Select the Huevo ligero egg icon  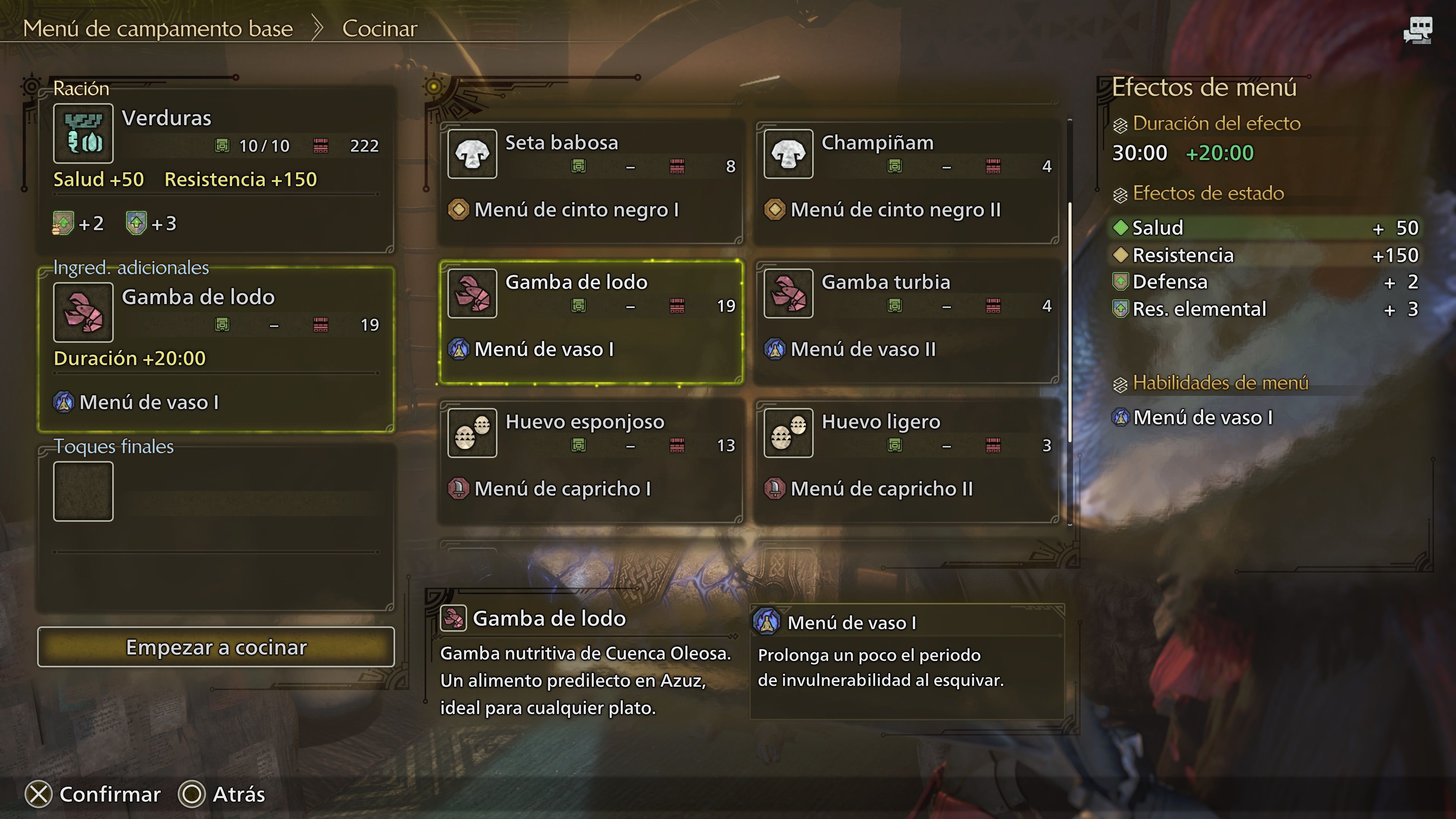click(x=789, y=433)
